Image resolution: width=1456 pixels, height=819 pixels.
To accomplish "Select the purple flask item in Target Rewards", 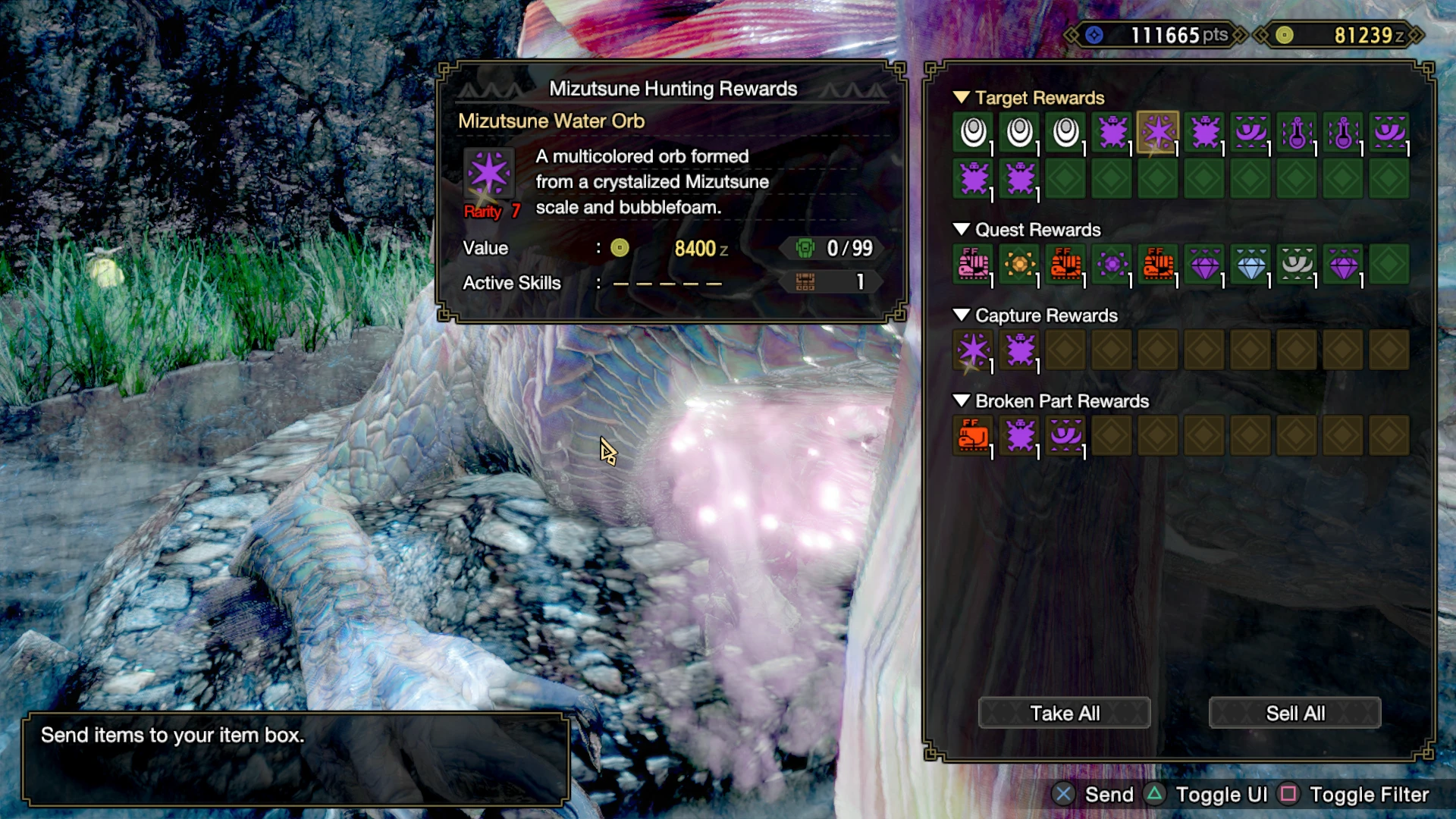I will click(1297, 132).
